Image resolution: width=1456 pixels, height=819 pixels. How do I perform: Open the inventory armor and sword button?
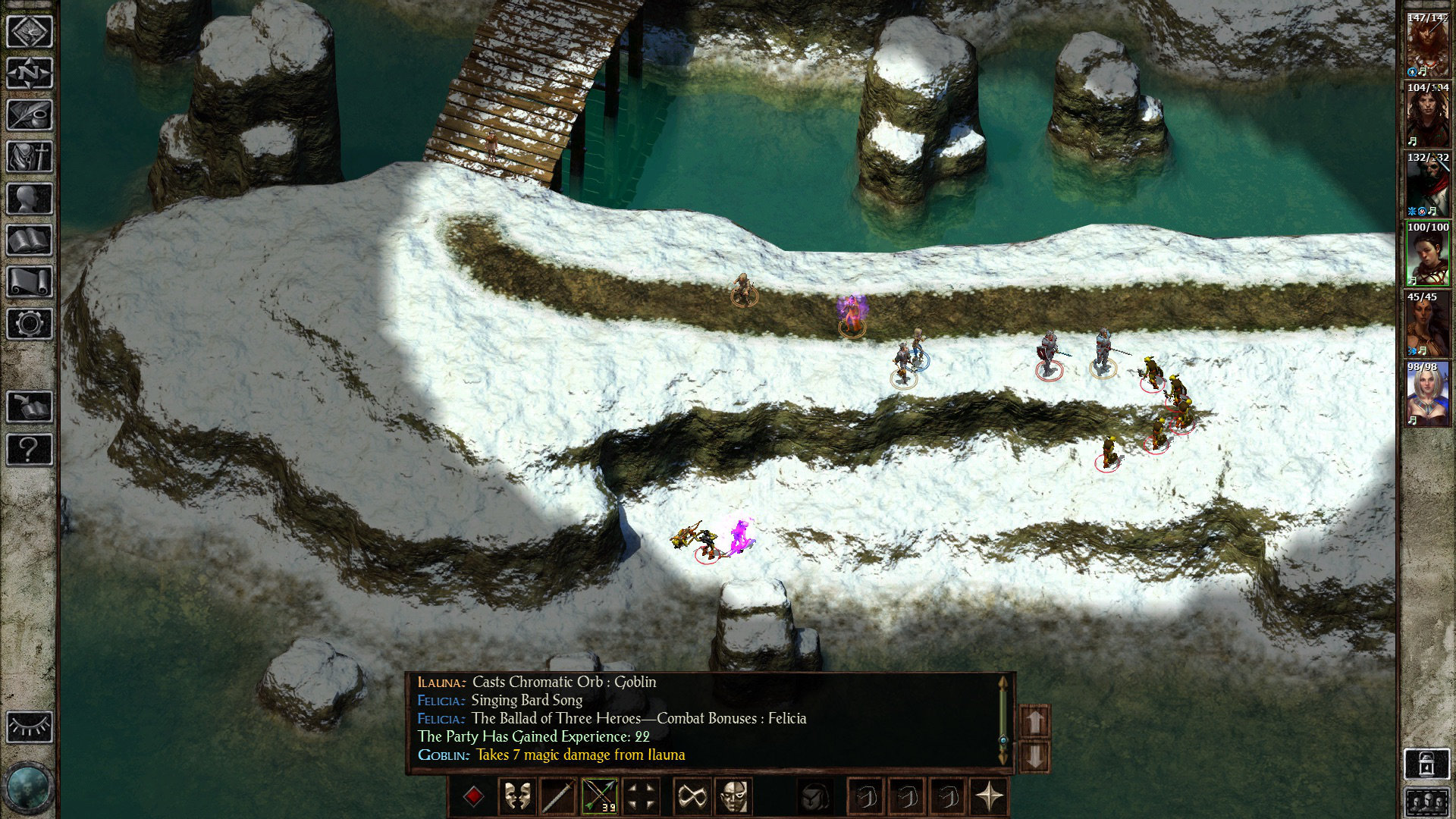[x=30, y=157]
